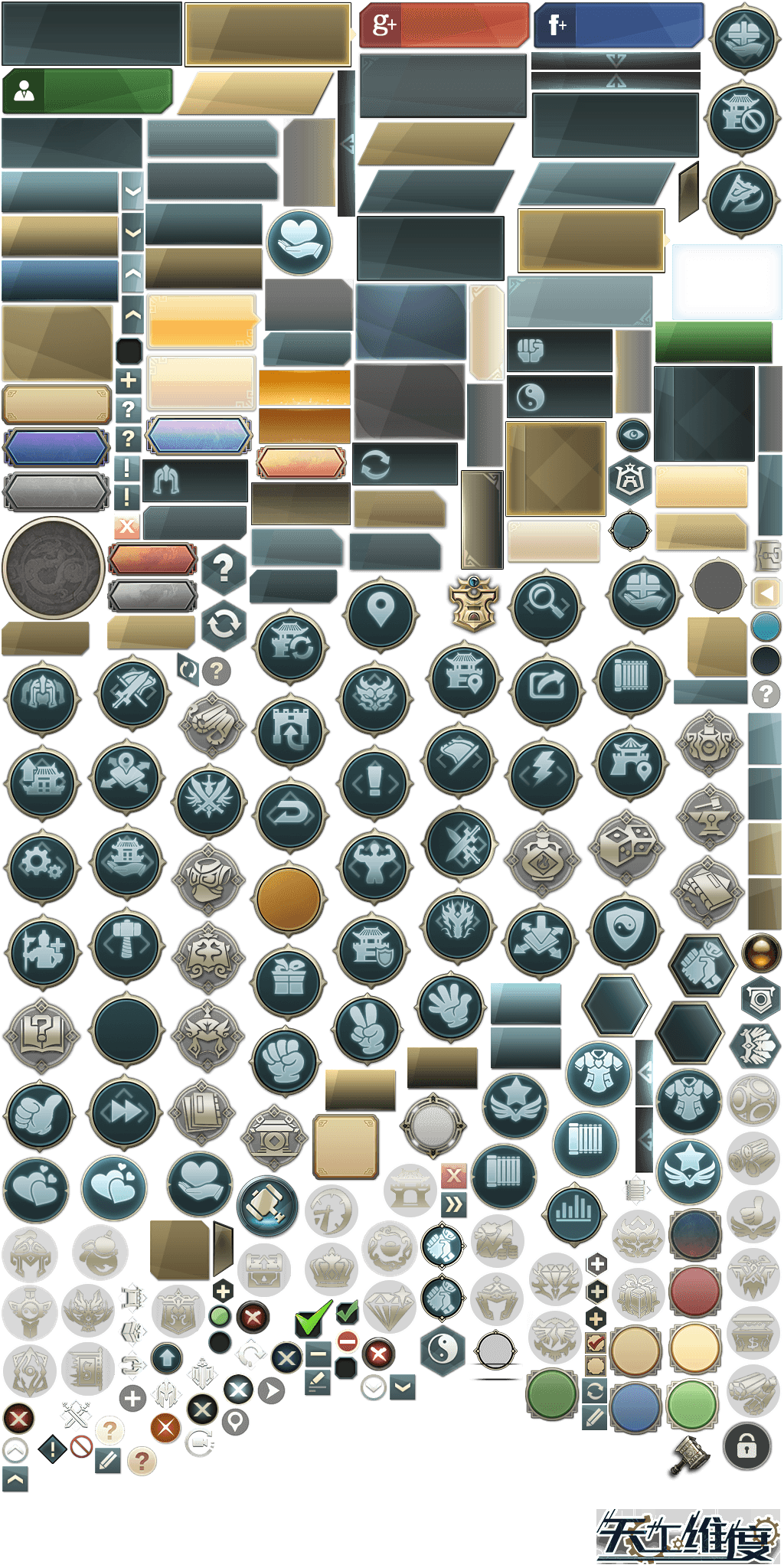
Task: Click the red Google+ button
Action: pos(444,25)
